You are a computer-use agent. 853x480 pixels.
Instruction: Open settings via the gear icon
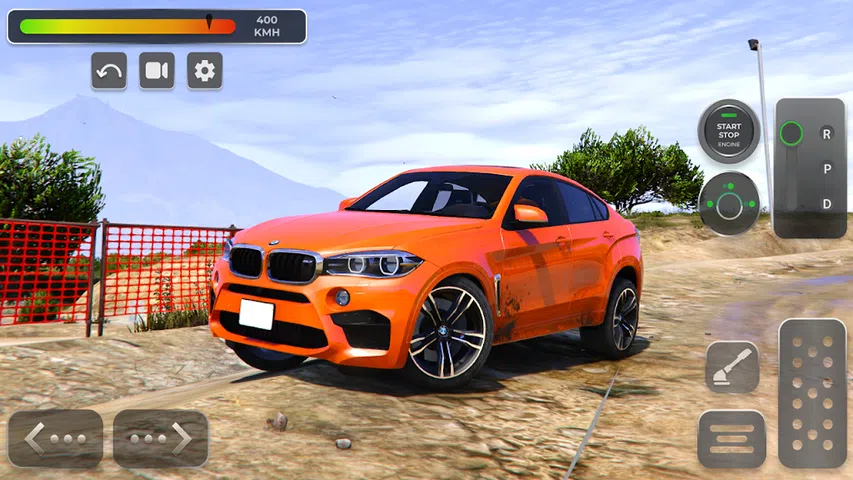[x=205, y=71]
